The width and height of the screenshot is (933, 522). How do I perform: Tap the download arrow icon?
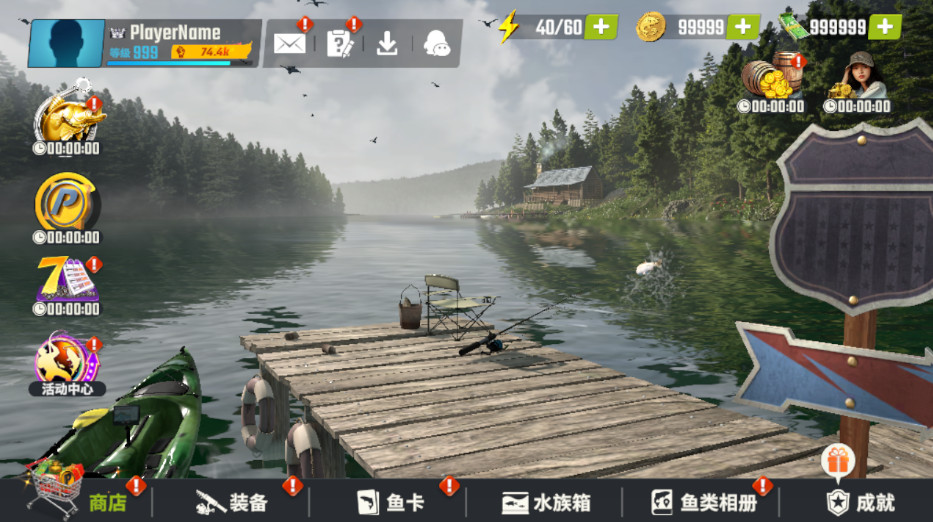pyautogui.click(x=387, y=43)
